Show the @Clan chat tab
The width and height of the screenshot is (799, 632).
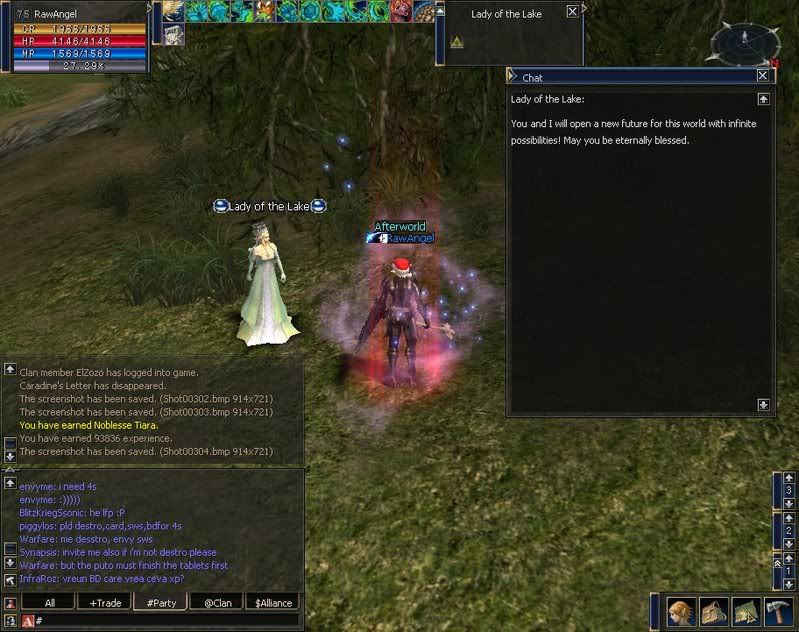pyautogui.click(x=218, y=603)
